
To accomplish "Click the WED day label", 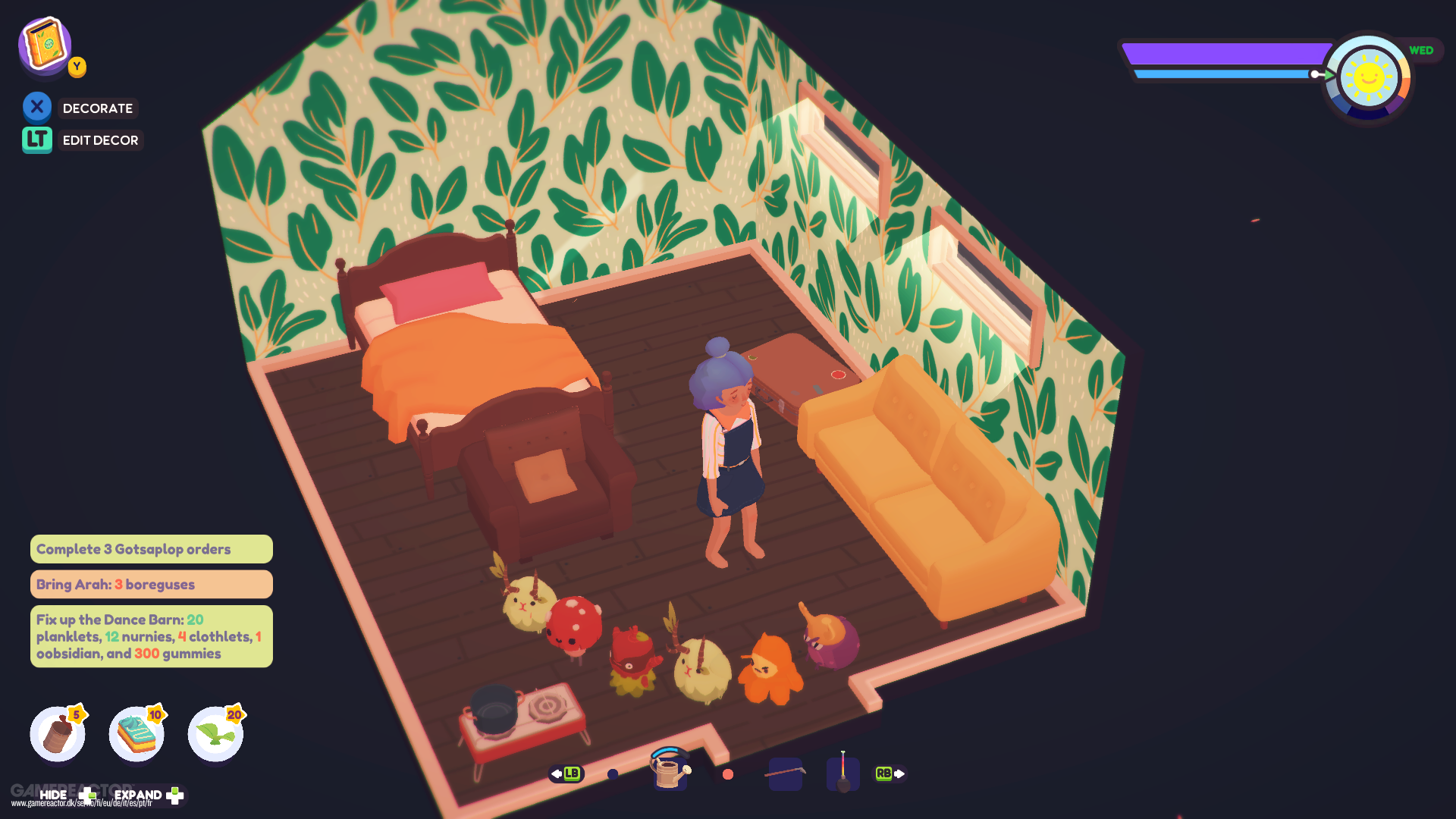I will pos(1422,50).
